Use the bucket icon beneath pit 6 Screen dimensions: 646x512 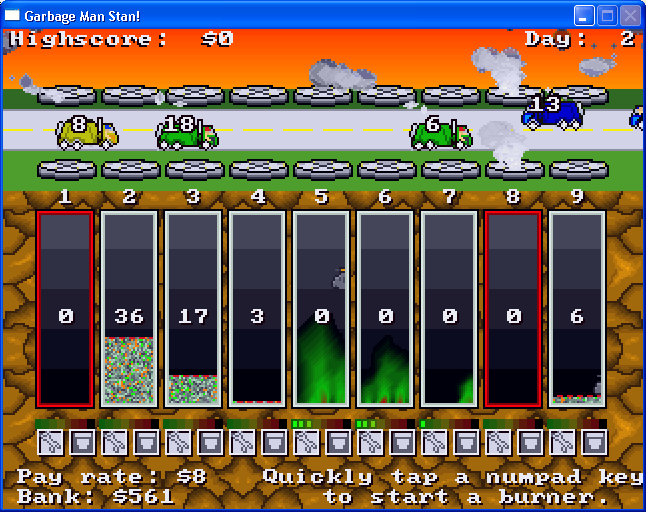(x=402, y=442)
